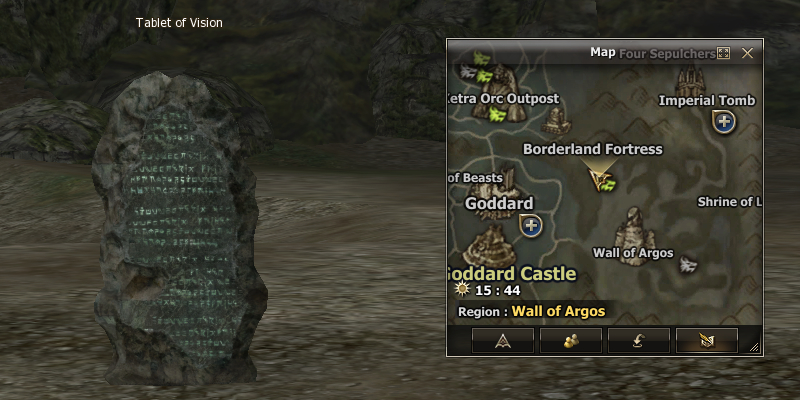The image size is (800, 400).
Task: Click the party members map button
Action: [570, 341]
